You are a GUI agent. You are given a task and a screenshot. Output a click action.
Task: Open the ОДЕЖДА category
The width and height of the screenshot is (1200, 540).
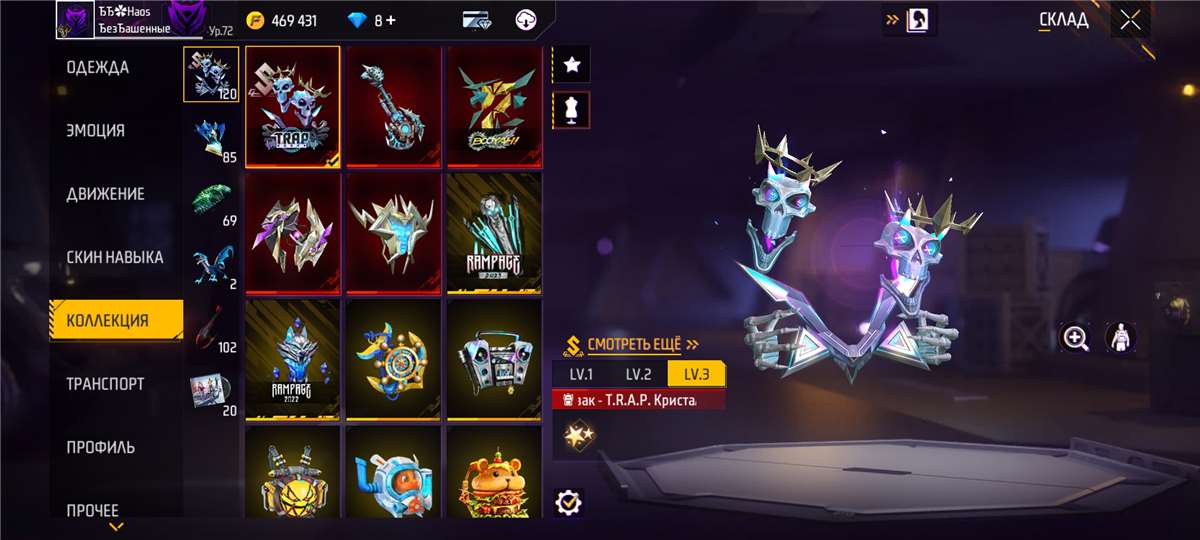98,68
